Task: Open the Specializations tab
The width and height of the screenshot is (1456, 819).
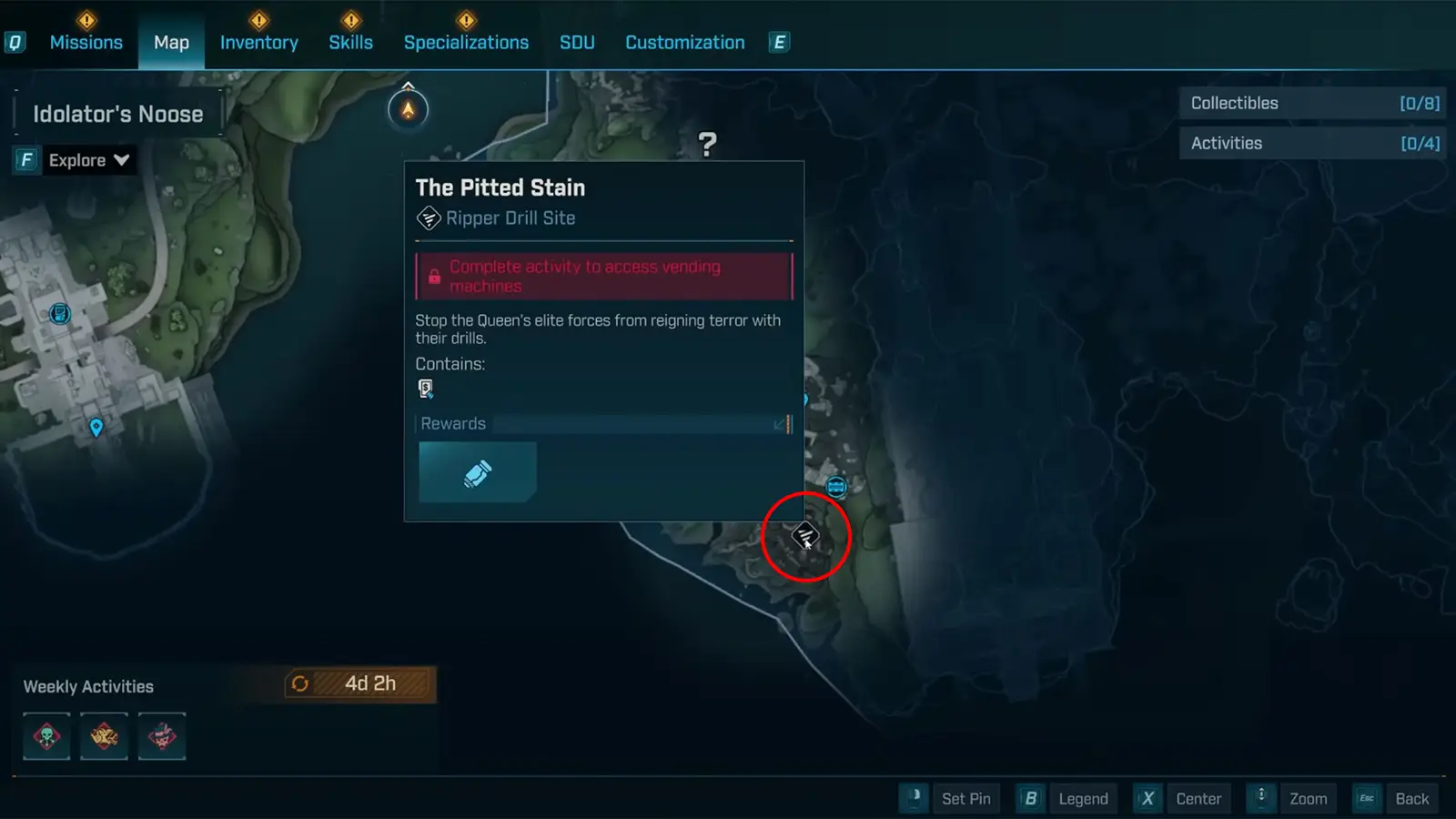Action: pos(466,43)
